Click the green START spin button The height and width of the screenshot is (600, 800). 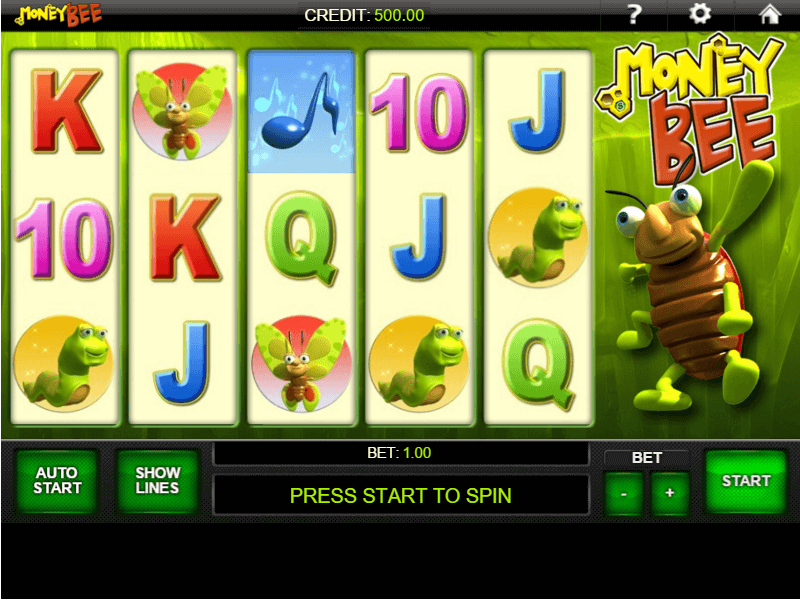pos(746,481)
